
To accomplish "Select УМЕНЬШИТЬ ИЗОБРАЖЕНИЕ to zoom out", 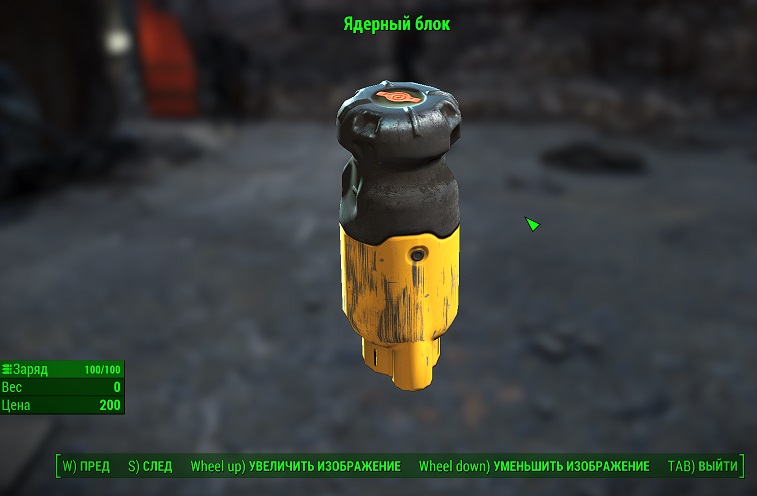I will 534,467.
